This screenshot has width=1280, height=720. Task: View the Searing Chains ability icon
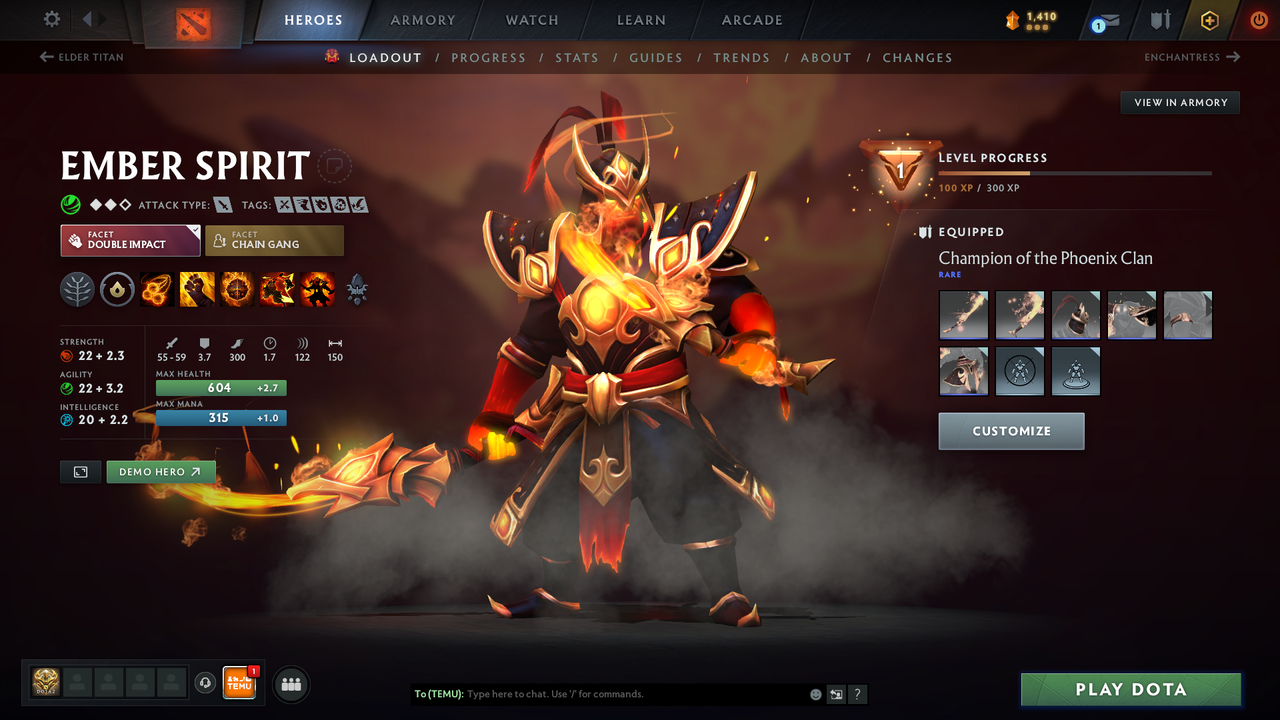[x=157, y=289]
